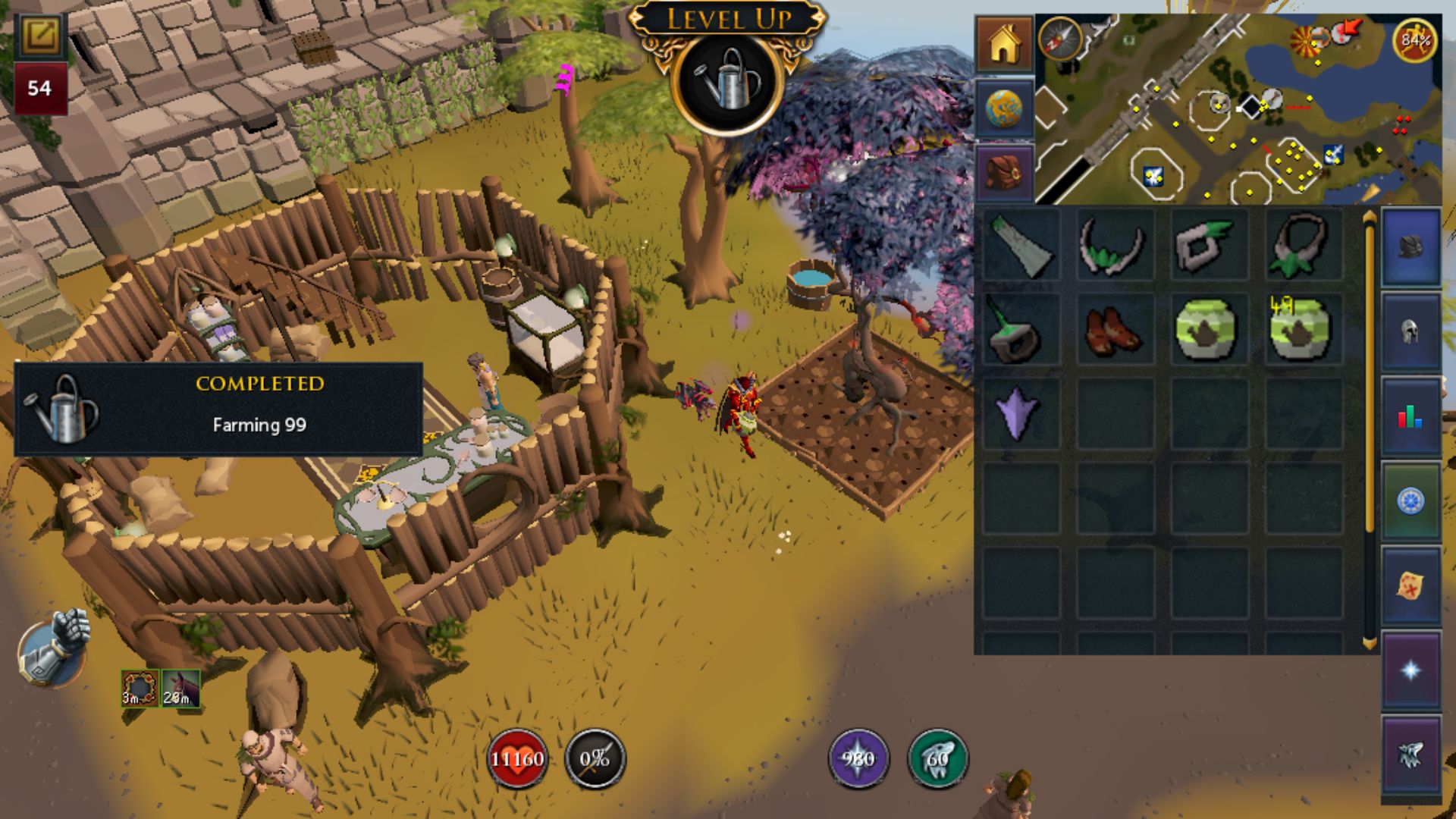Image resolution: width=1456 pixels, height=819 pixels.
Task: Select the stack of 49 green potions
Action: pyautogui.click(x=1301, y=328)
